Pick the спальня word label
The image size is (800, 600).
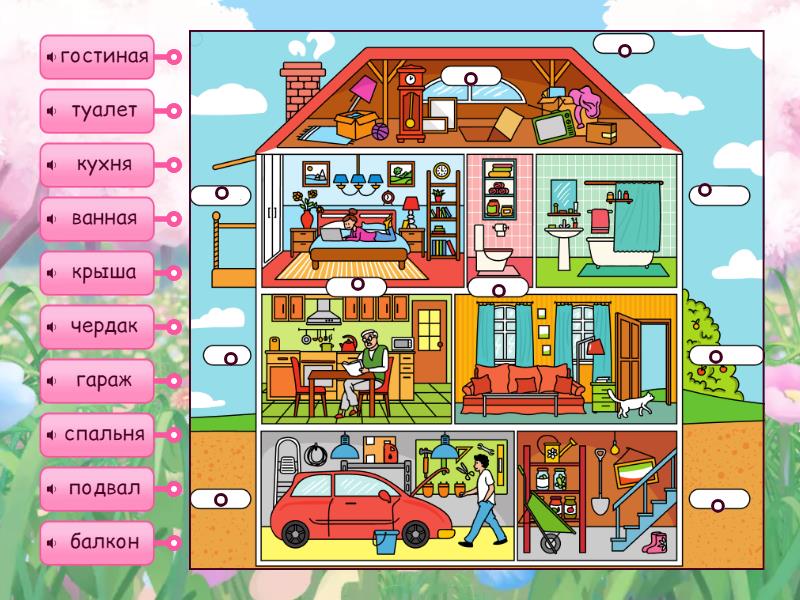click(x=103, y=435)
